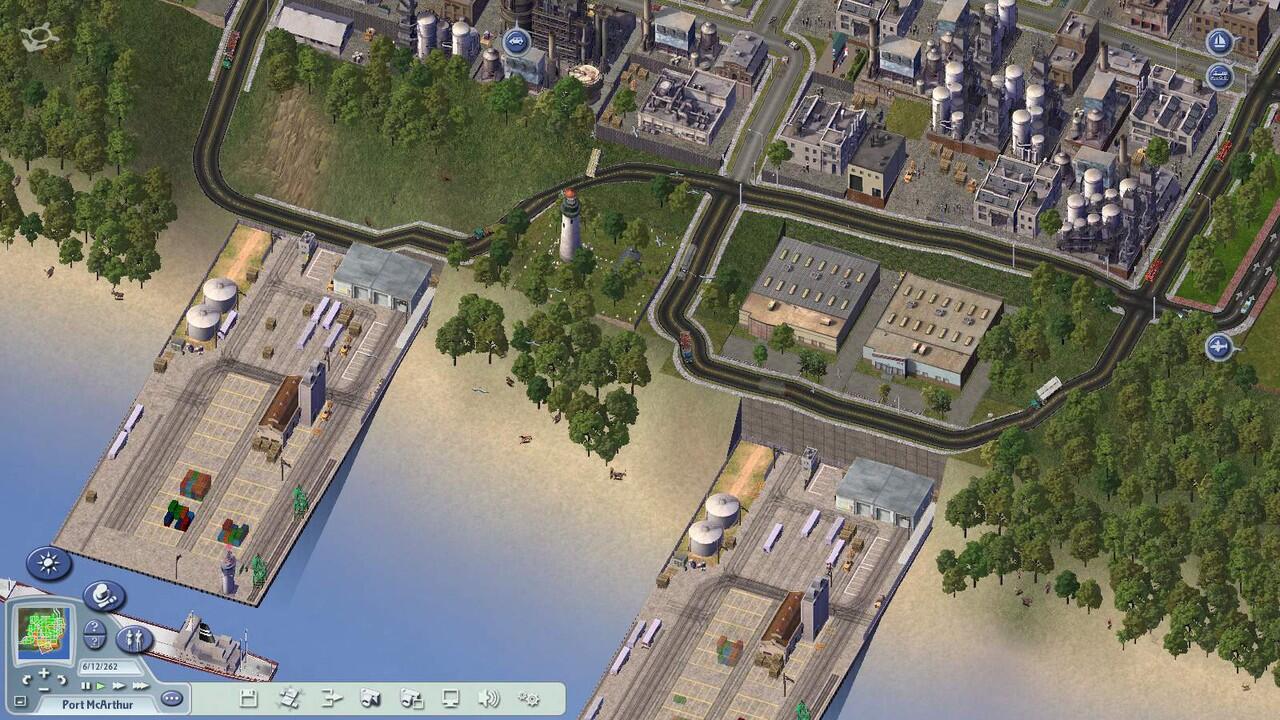Select the airplane marker icon

1219,347
